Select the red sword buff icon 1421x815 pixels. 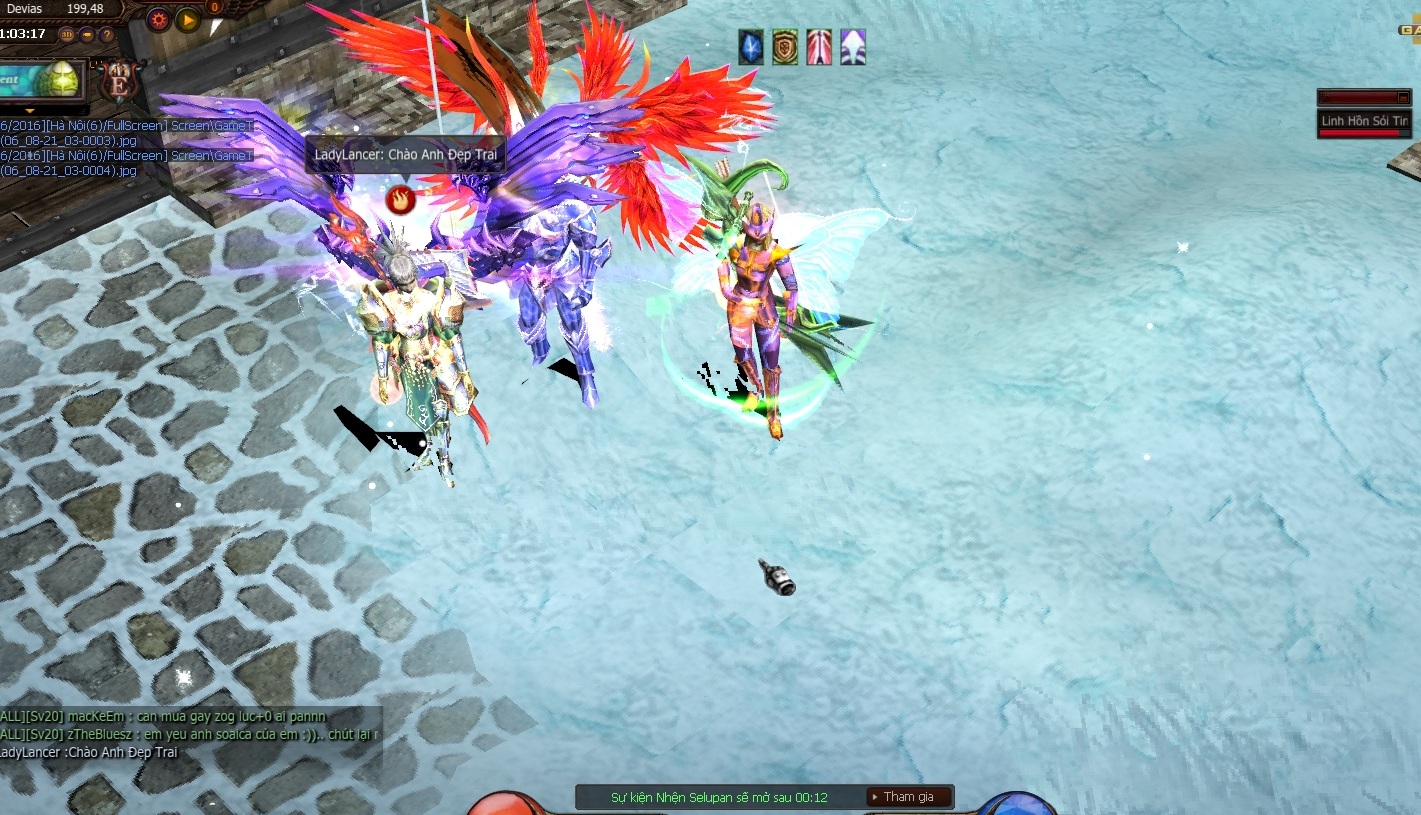click(819, 47)
